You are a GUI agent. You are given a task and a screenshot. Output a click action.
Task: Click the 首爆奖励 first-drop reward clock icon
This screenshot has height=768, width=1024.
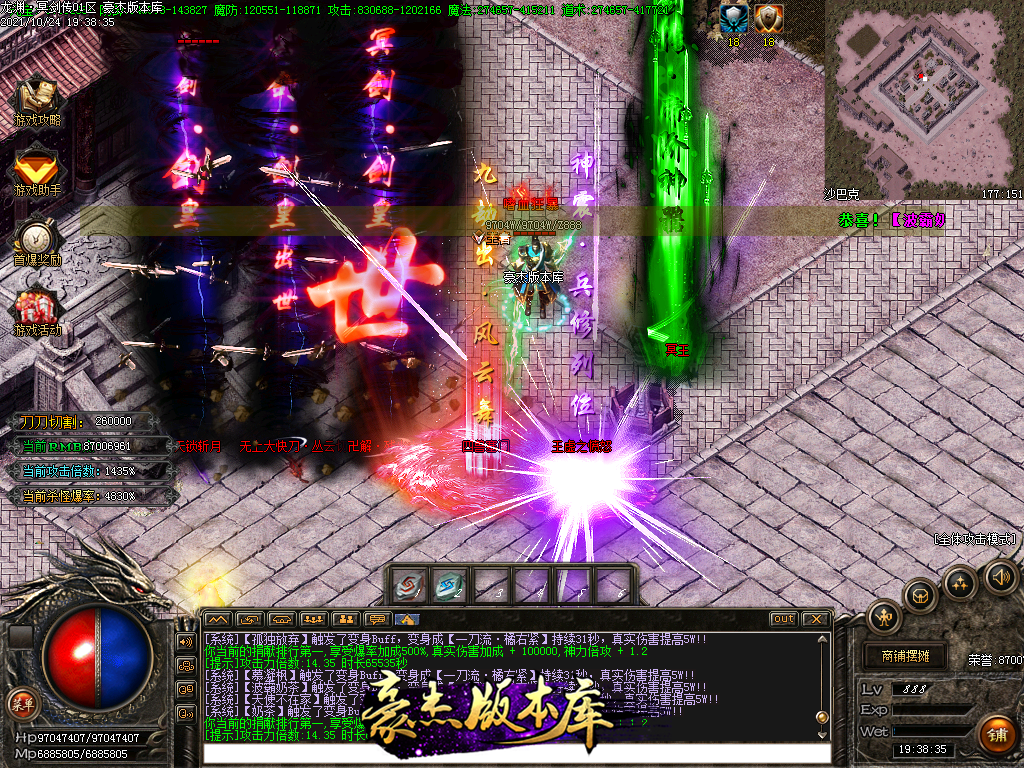(x=37, y=238)
